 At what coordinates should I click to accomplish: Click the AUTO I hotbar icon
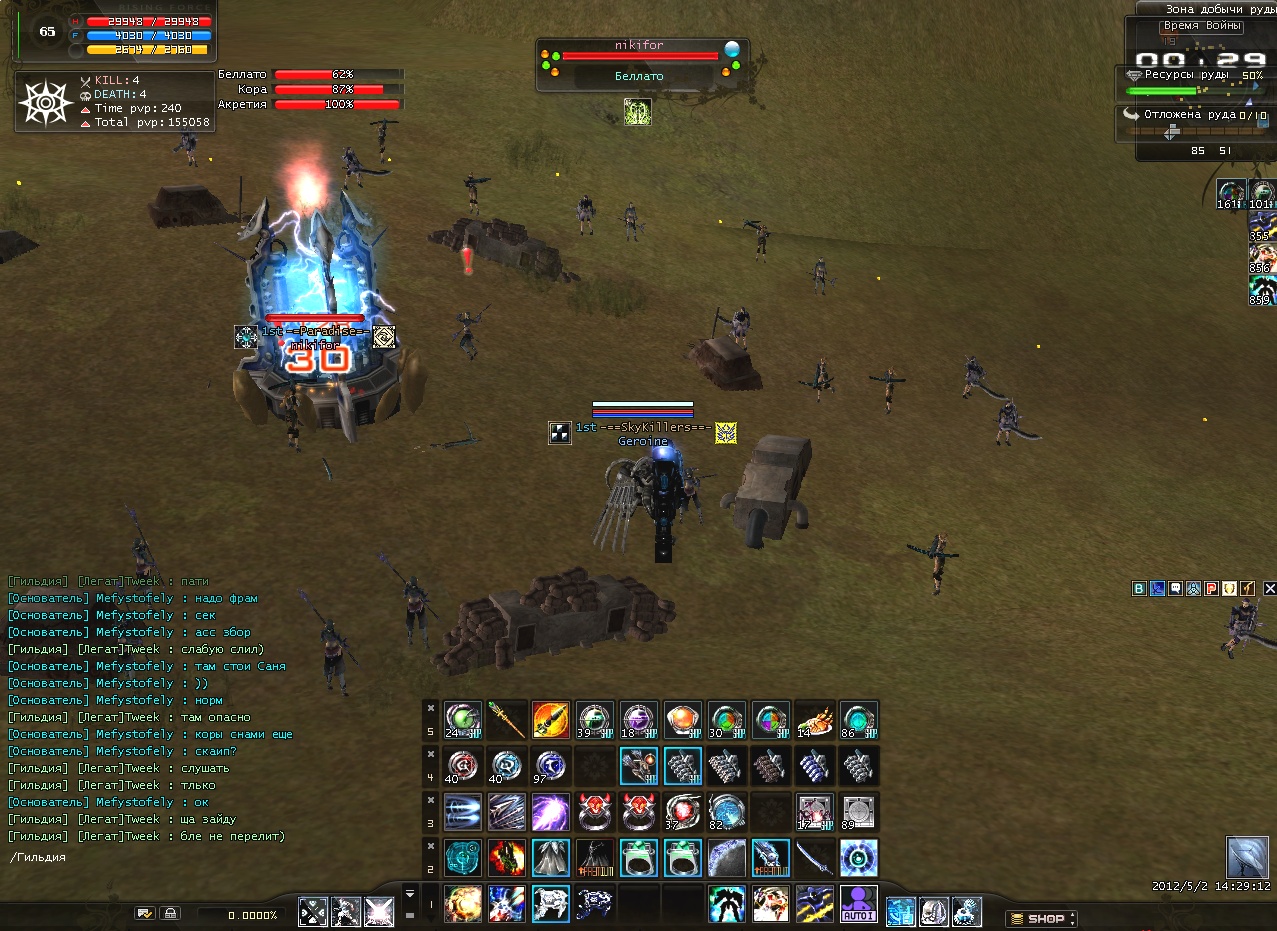click(x=858, y=903)
